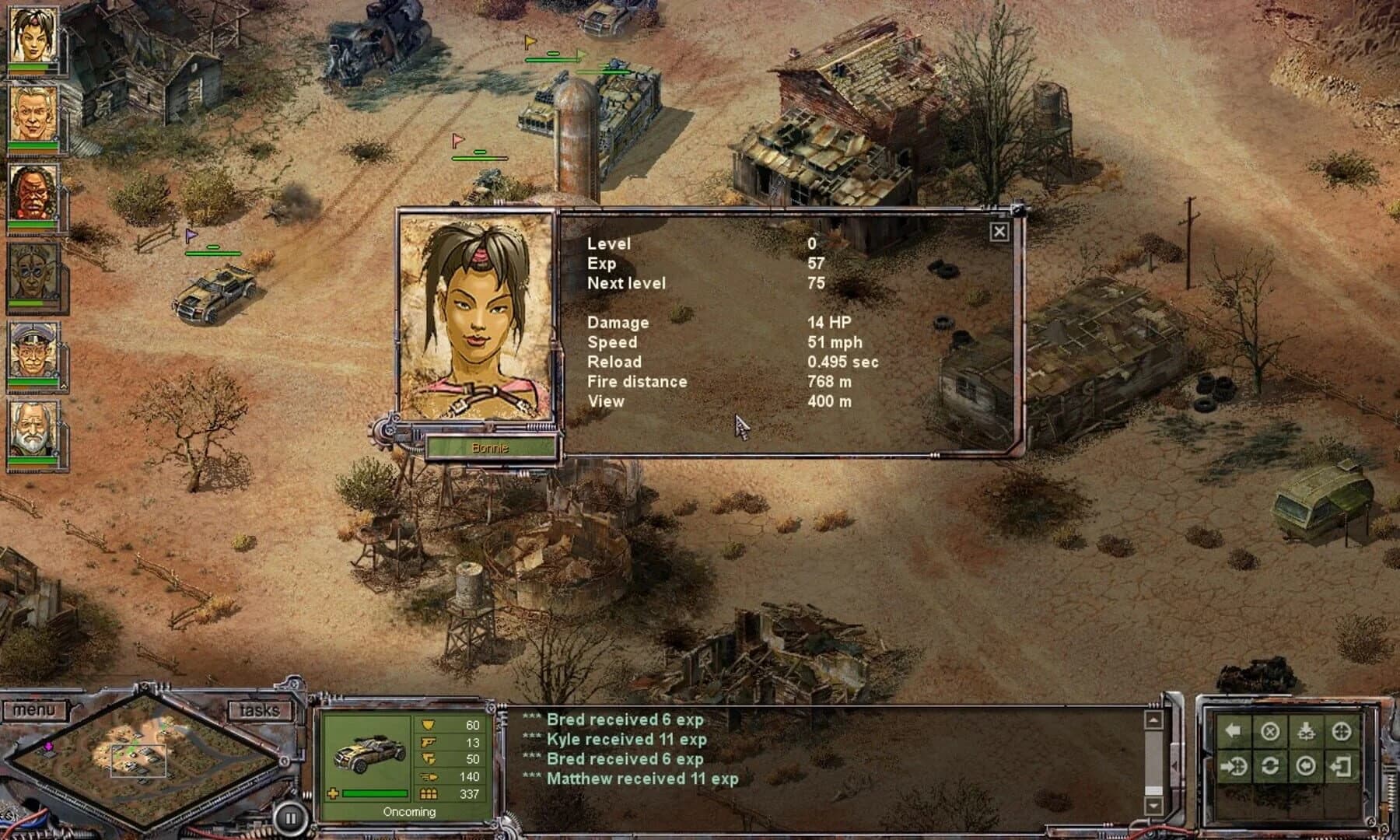Select the exit vehicle command icon
Viewport: 1400px width, 840px height.
pyautogui.click(x=1343, y=767)
